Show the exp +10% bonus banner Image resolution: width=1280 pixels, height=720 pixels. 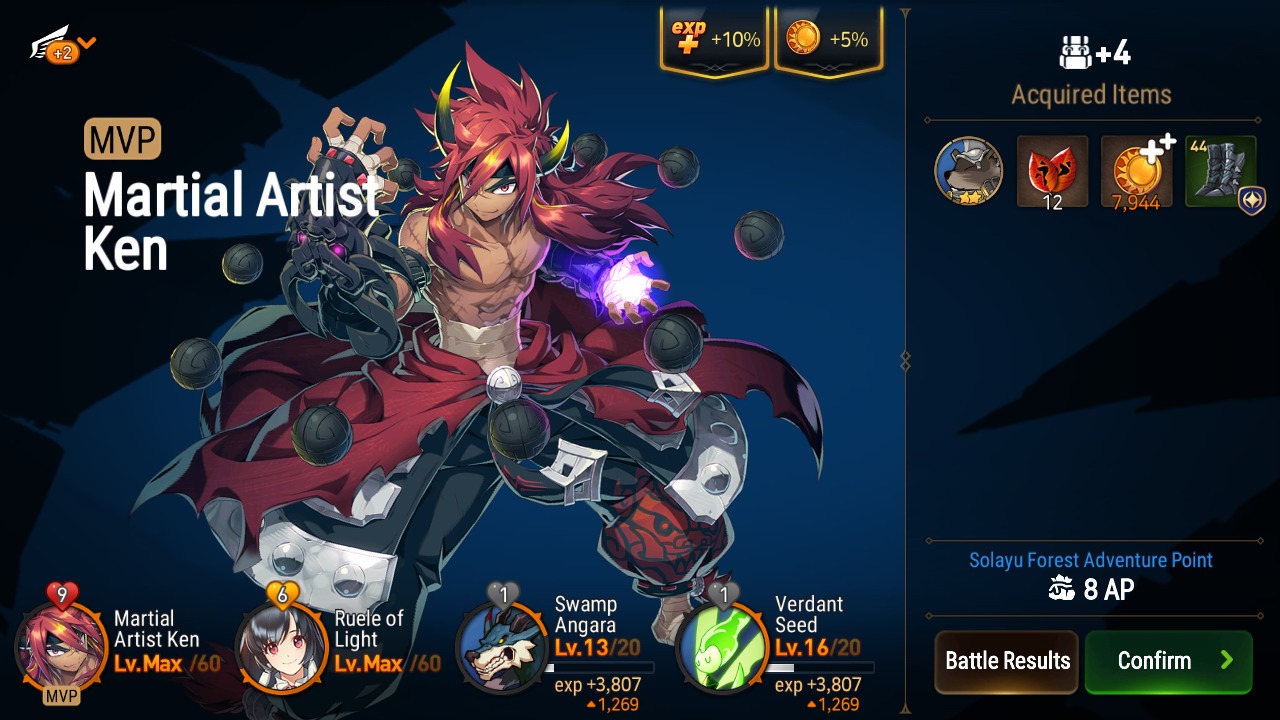point(714,40)
